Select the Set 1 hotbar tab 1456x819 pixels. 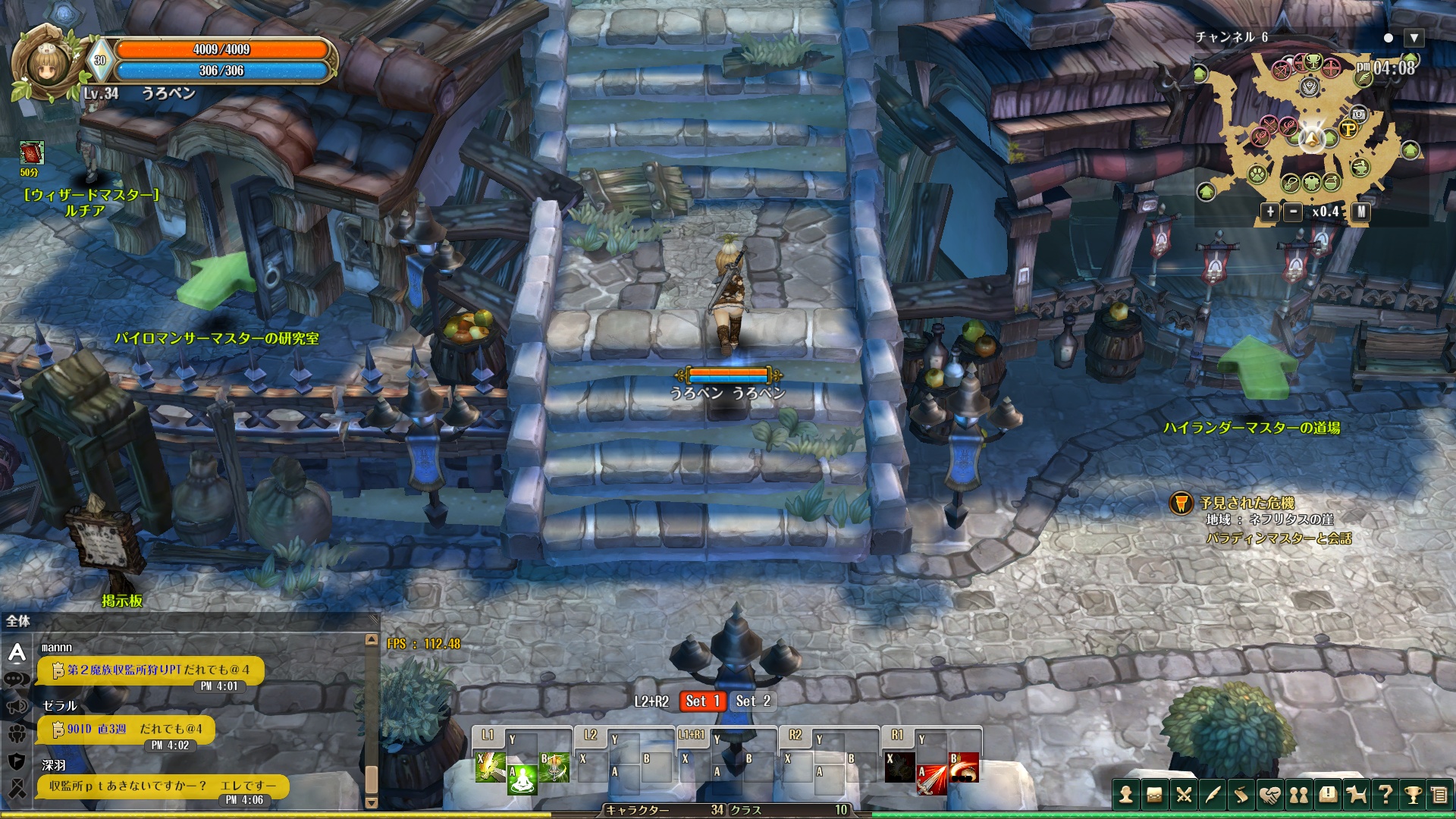click(x=702, y=701)
